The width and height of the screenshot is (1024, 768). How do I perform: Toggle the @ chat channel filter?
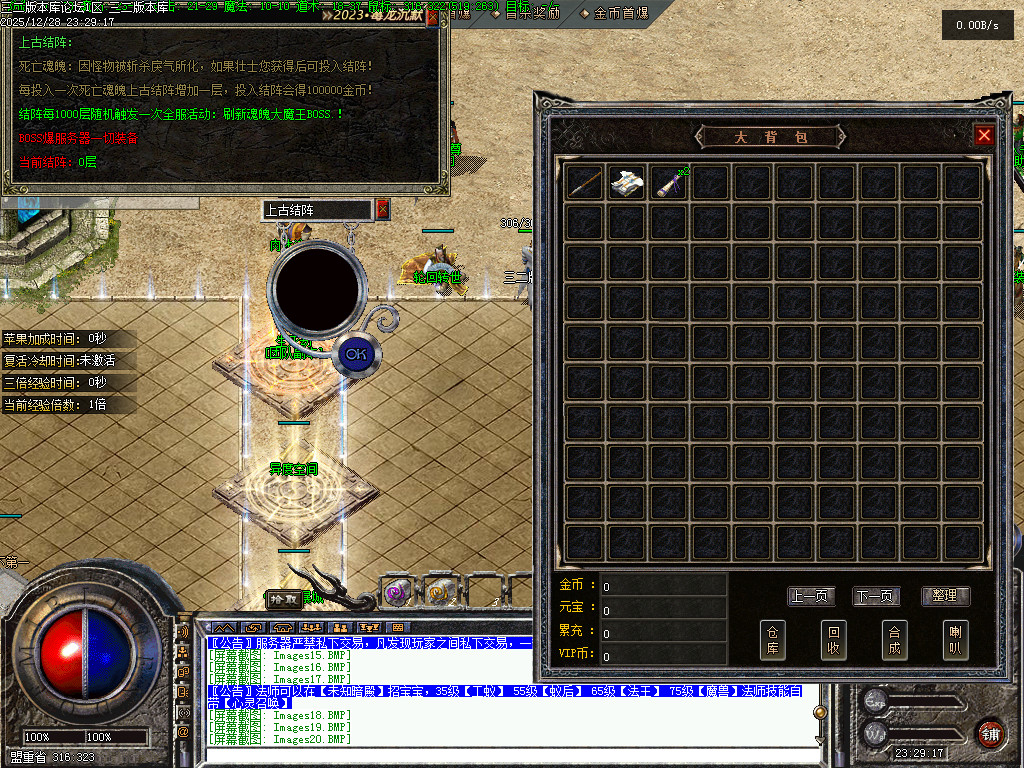tap(183, 732)
